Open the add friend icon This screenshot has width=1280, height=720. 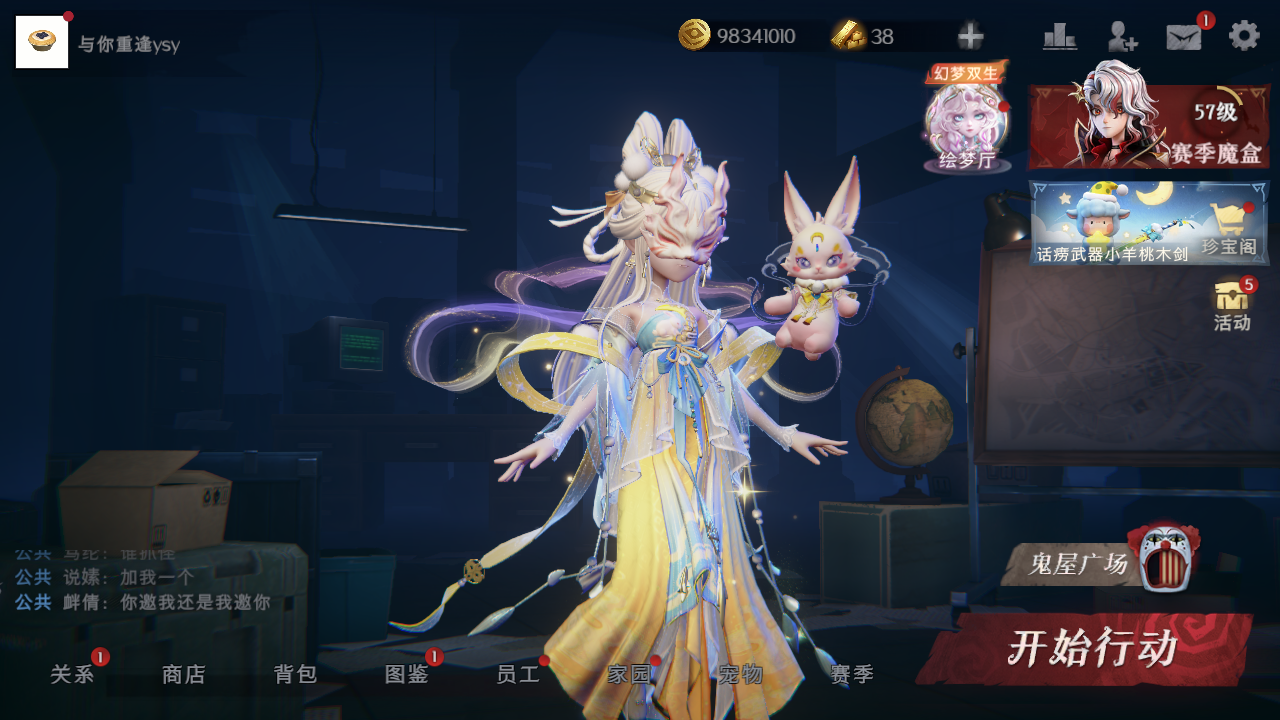tap(1122, 37)
